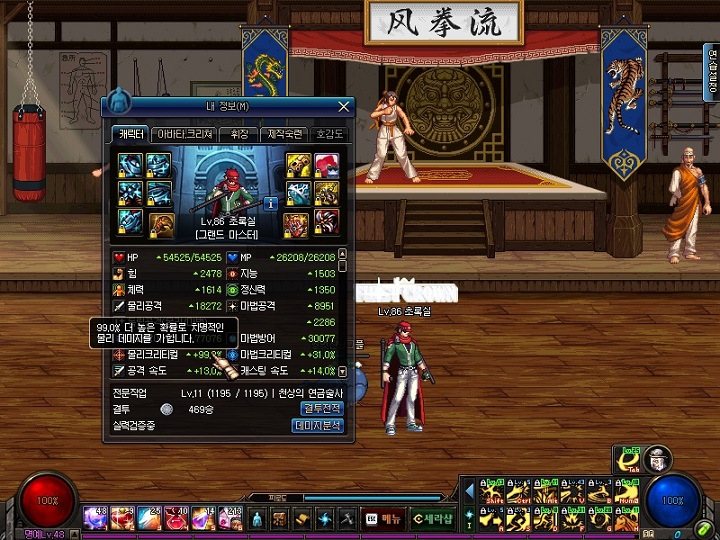Screen dimensions: 720x540
Task: Open the 결투전적 duel record button
Action: pyautogui.click(x=321, y=408)
